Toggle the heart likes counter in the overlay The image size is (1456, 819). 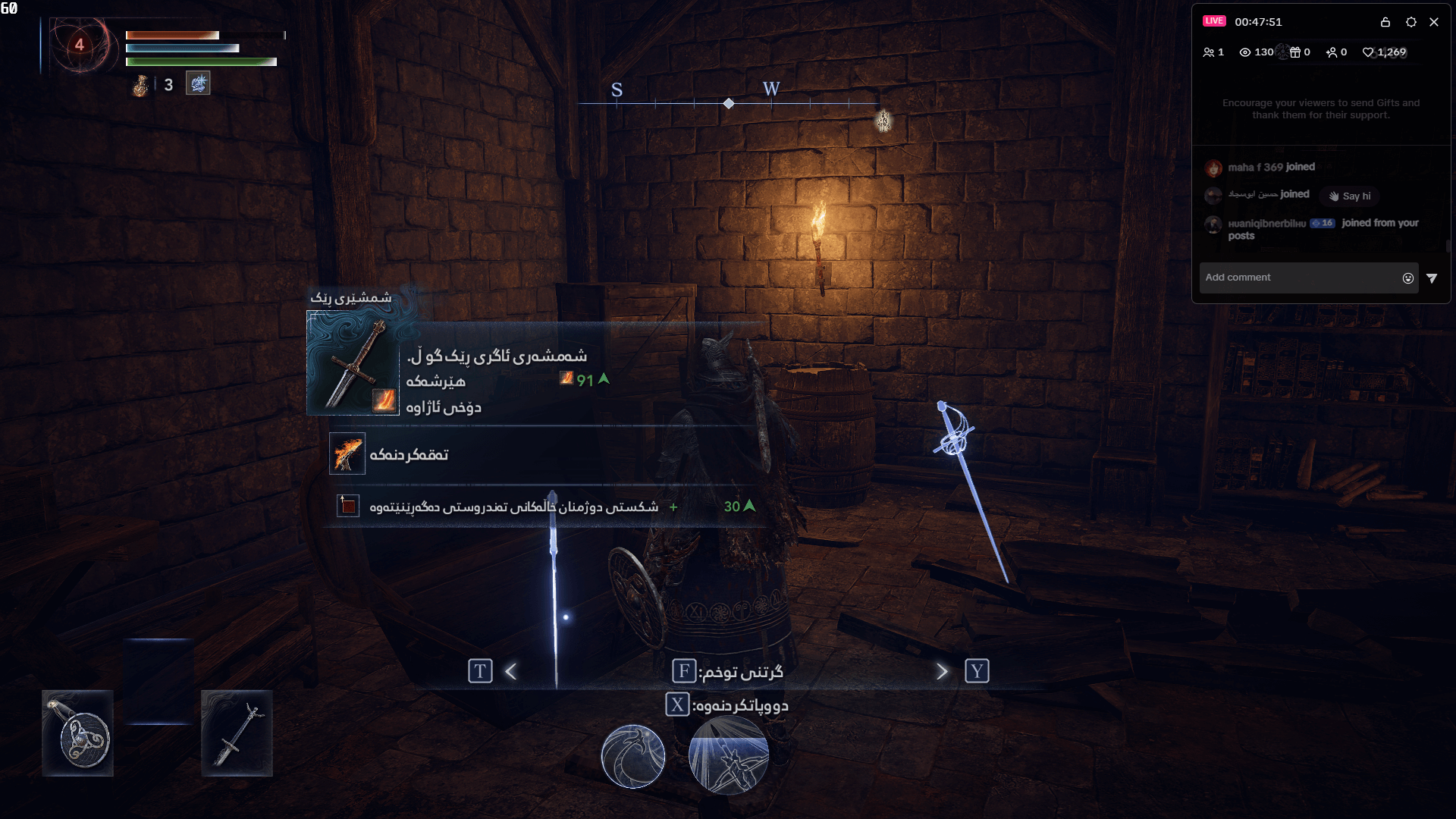1369,52
